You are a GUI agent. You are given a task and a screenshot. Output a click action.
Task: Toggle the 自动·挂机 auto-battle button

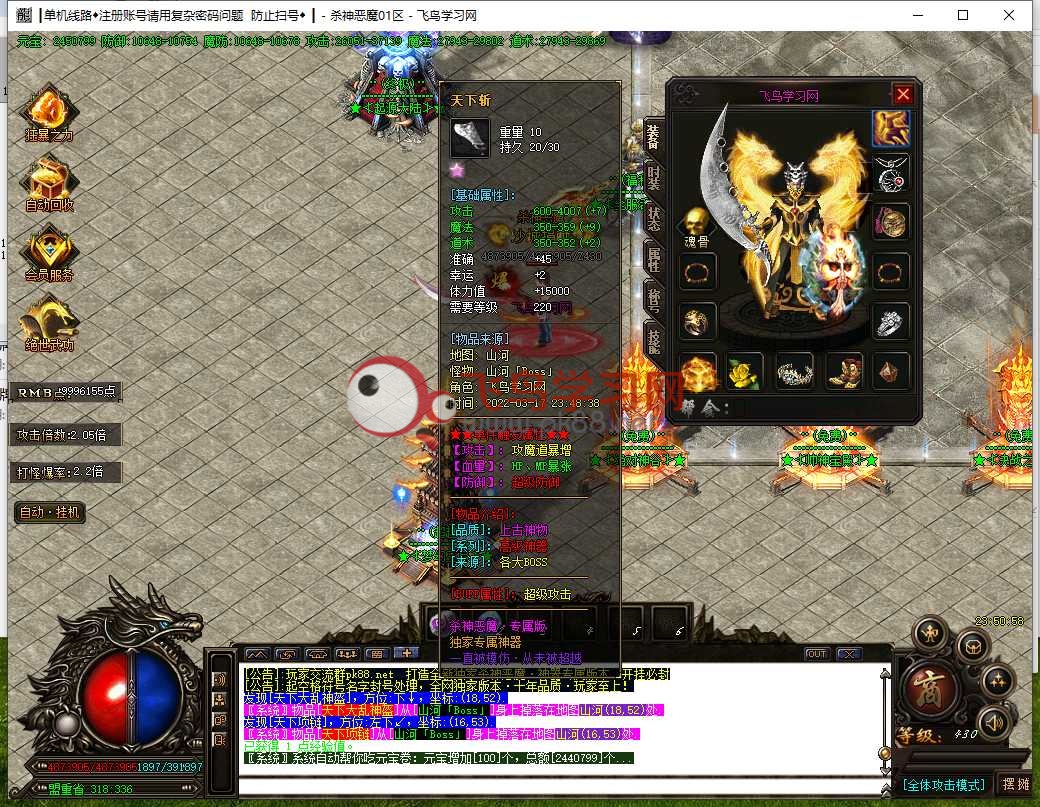click(x=50, y=512)
